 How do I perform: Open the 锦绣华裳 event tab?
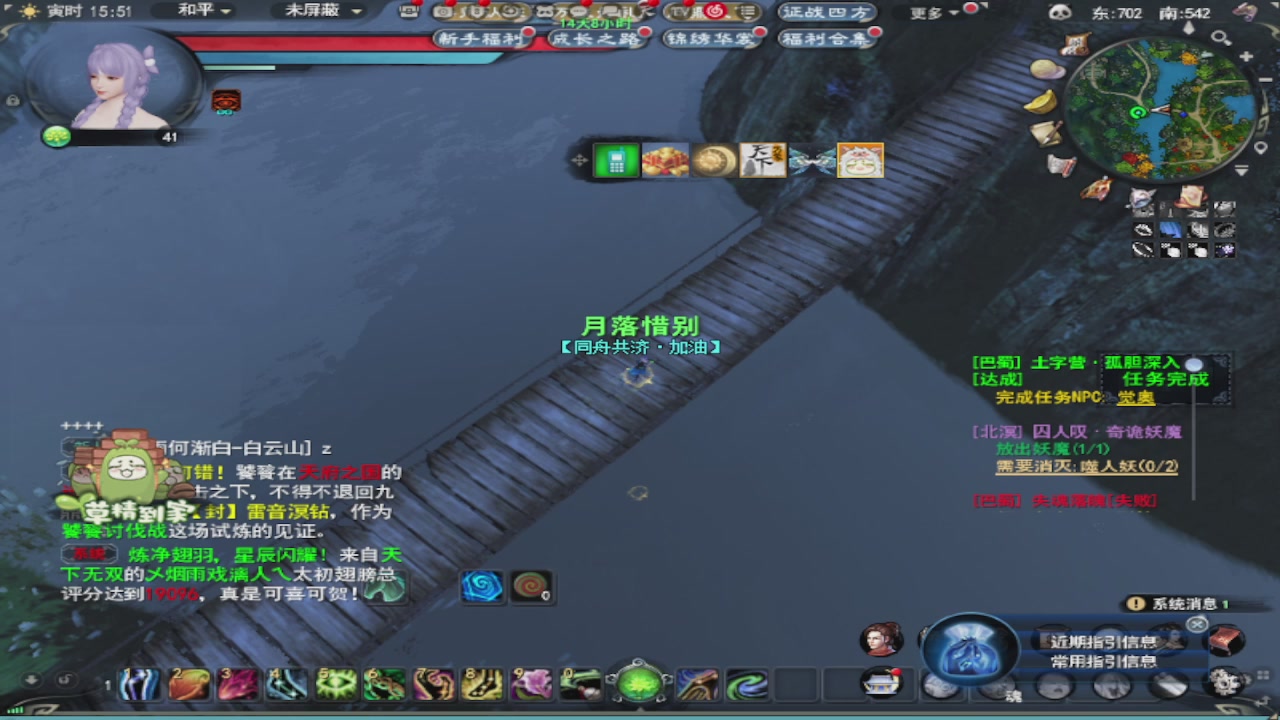(x=711, y=37)
